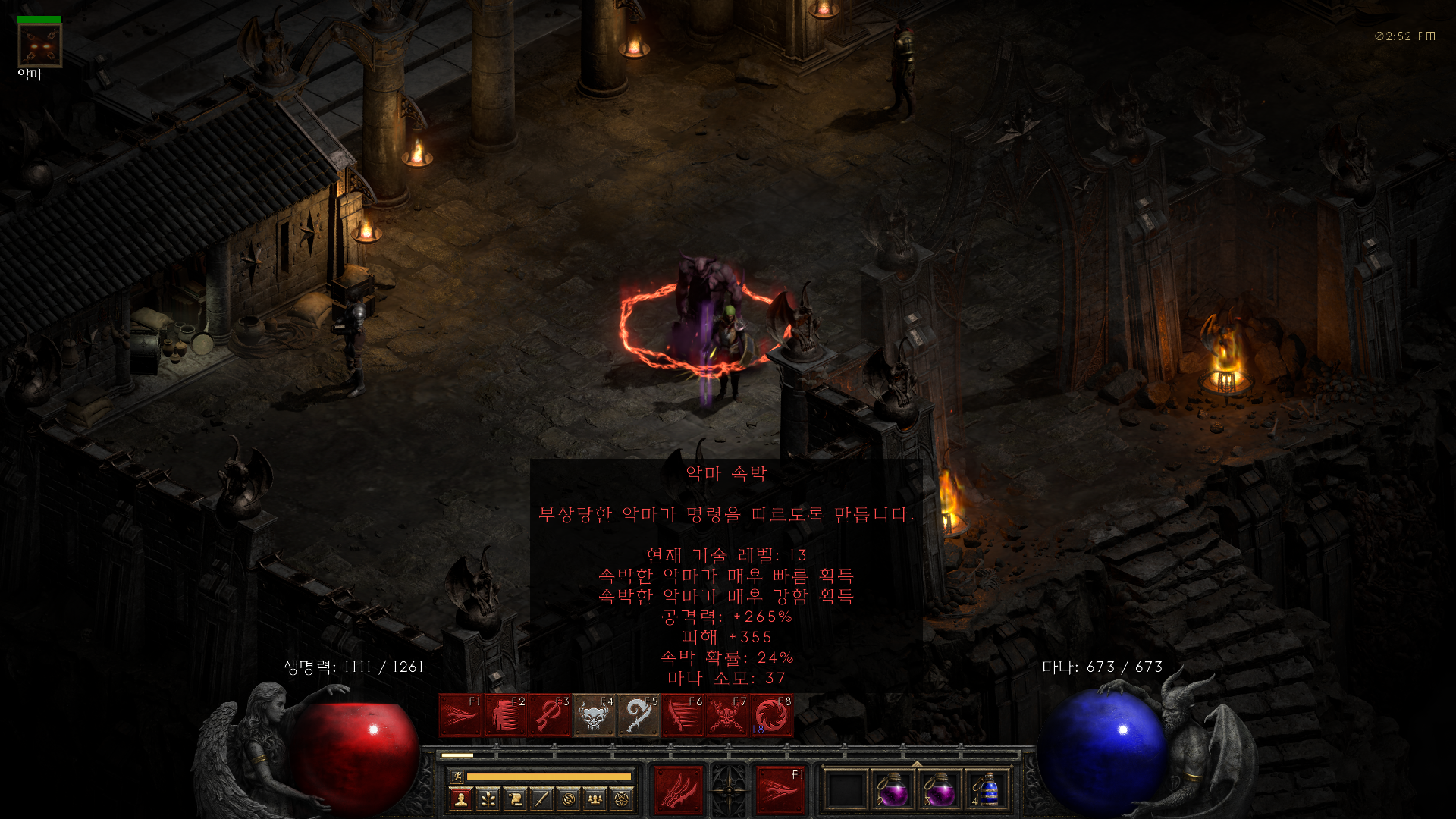Open the quest log scroll icon
Image resolution: width=1456 pixels, height=819 pixels.
click(515, 799)
